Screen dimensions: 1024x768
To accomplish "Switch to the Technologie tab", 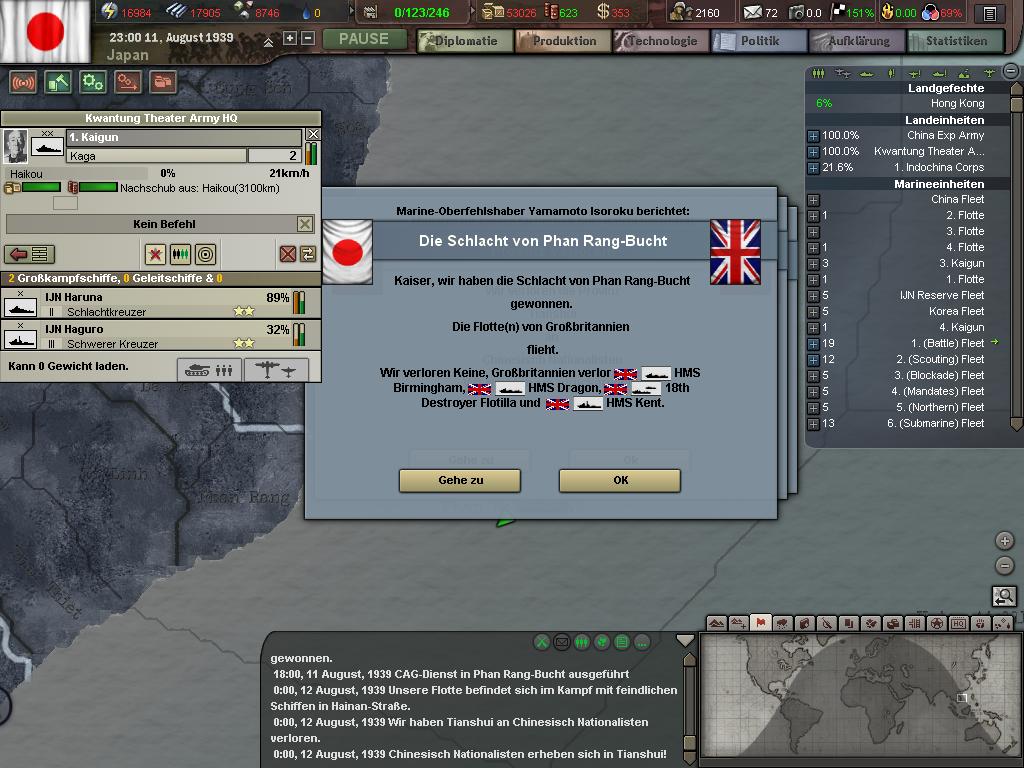I will pos(661,41).
